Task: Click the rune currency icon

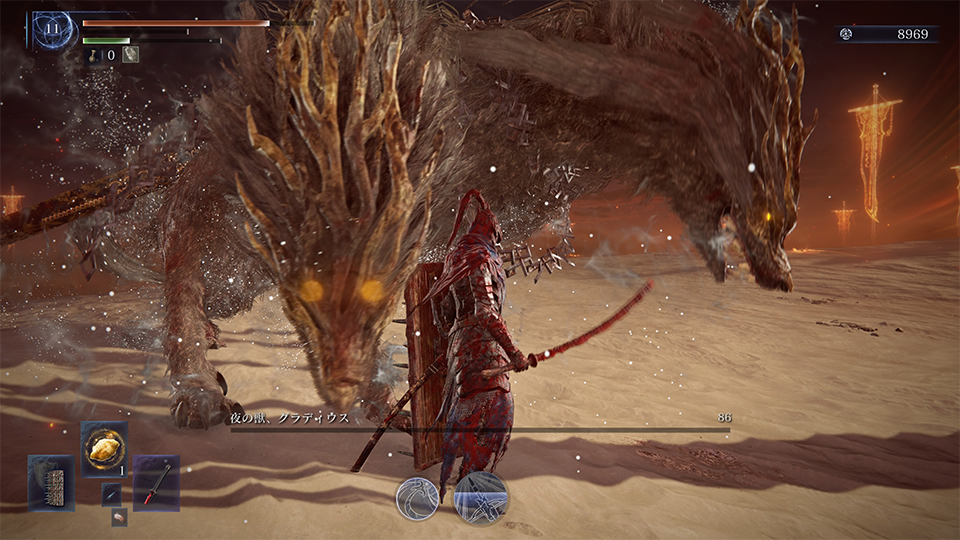Action: pos(846,34)
